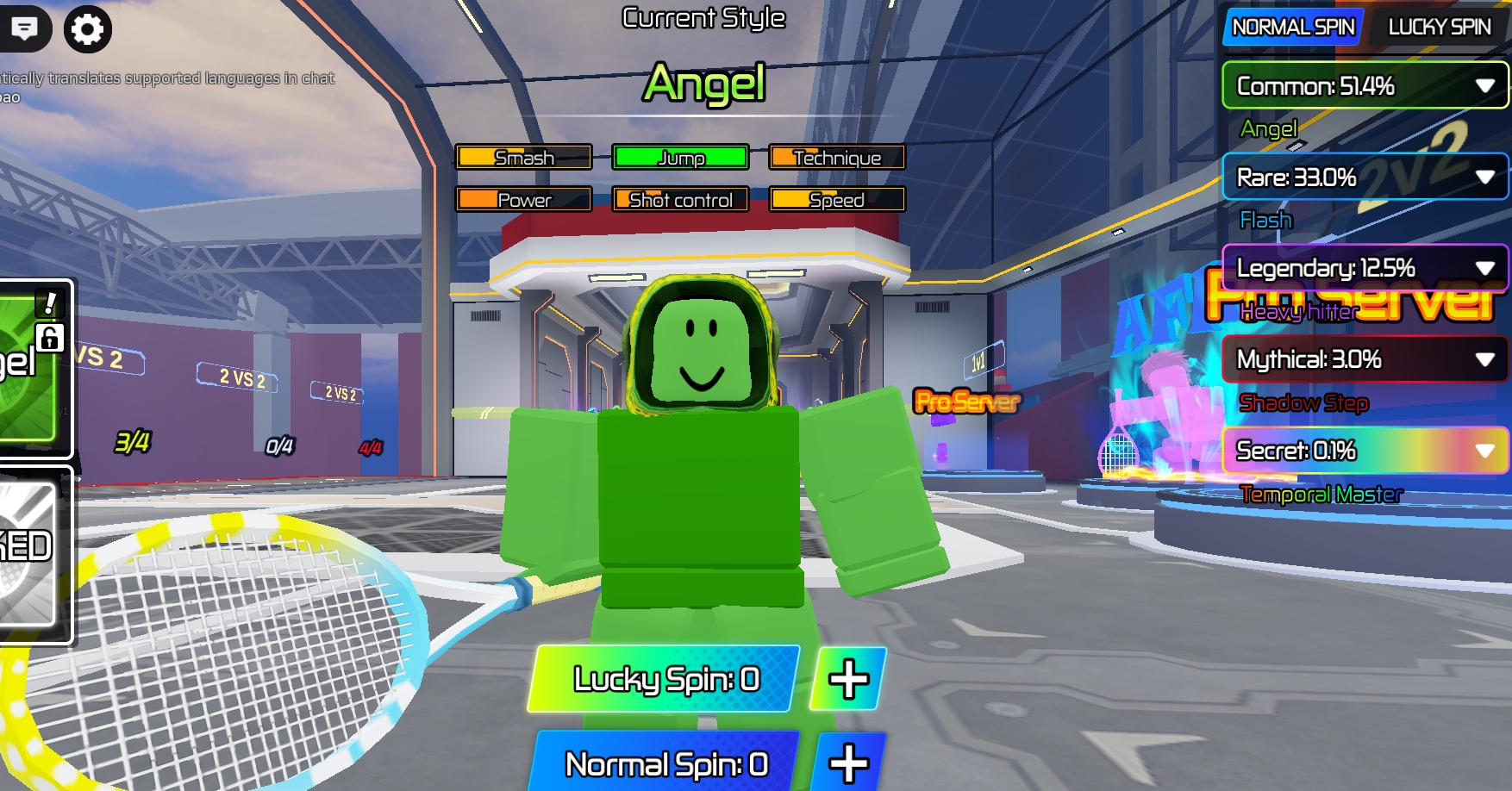Add more Lucky Spins with plus button
The width and height of the screenshot is (1512, 791).
(x=848, y=679)
